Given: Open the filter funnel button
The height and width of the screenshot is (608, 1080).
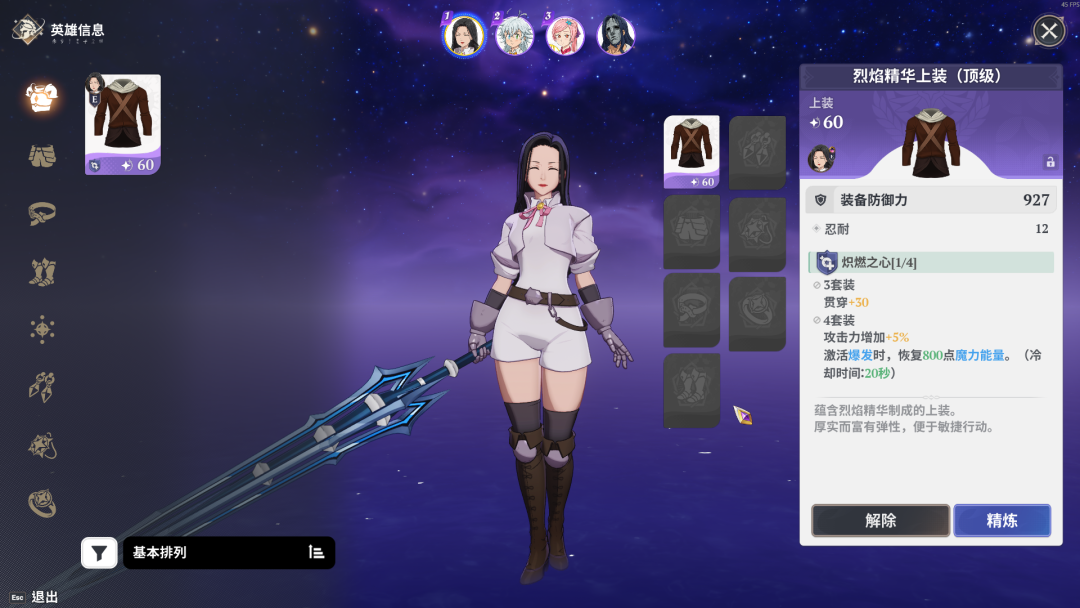Looking at the screenshot, I should (x=99, y=552).
